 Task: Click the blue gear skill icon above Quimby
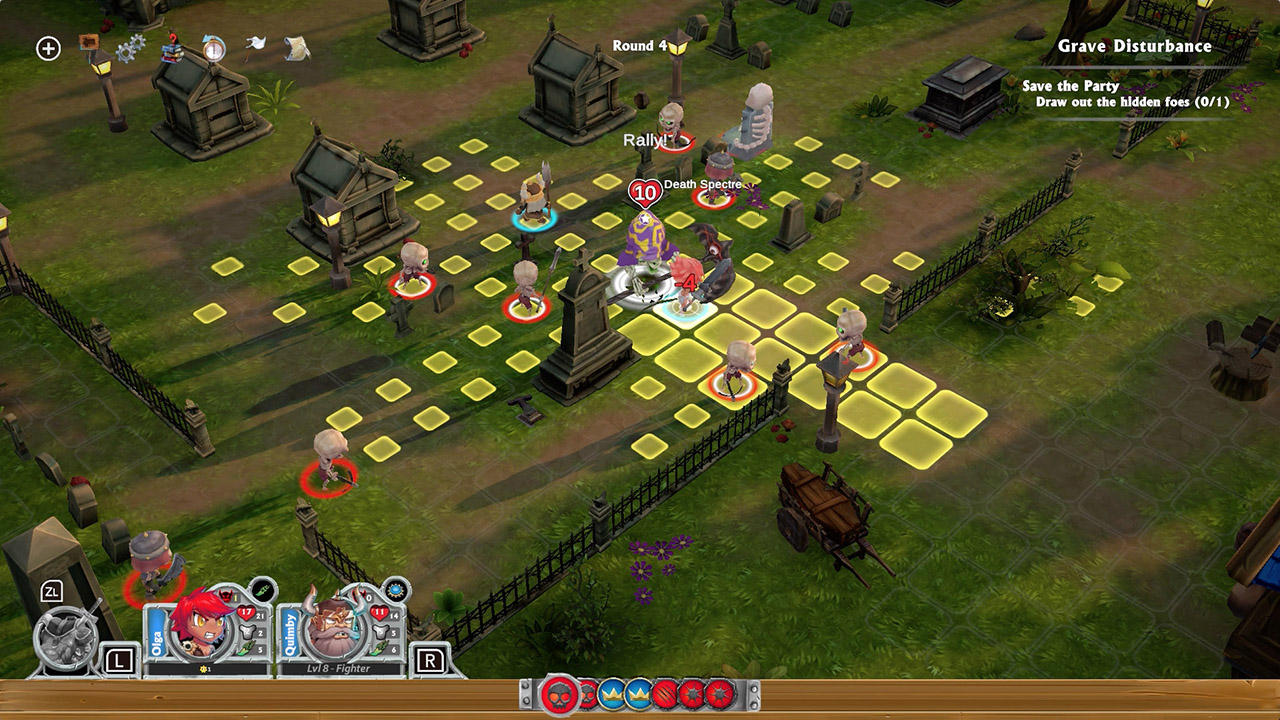(395, 590)
